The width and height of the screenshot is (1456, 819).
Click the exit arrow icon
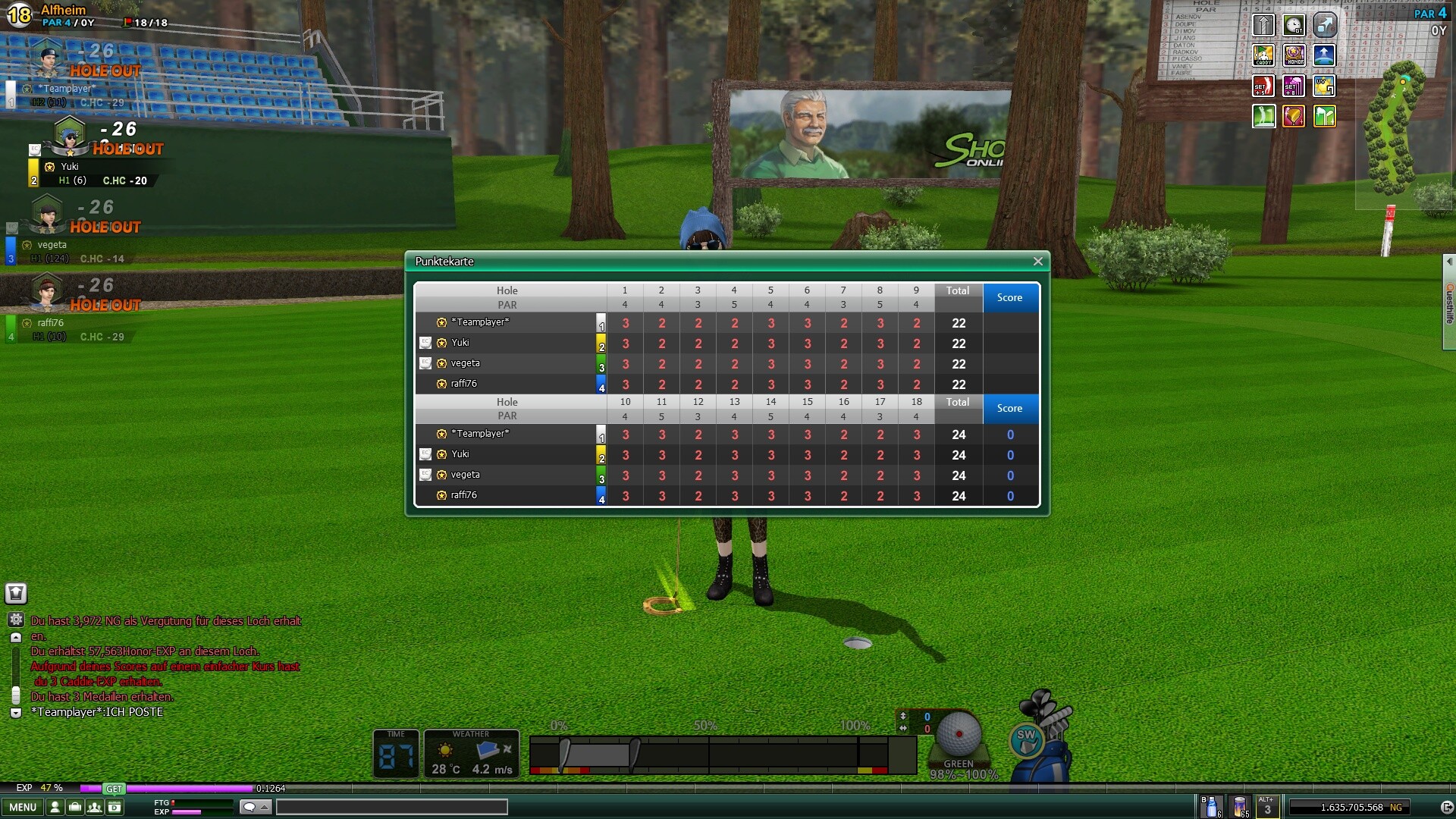pos(1447,807)
